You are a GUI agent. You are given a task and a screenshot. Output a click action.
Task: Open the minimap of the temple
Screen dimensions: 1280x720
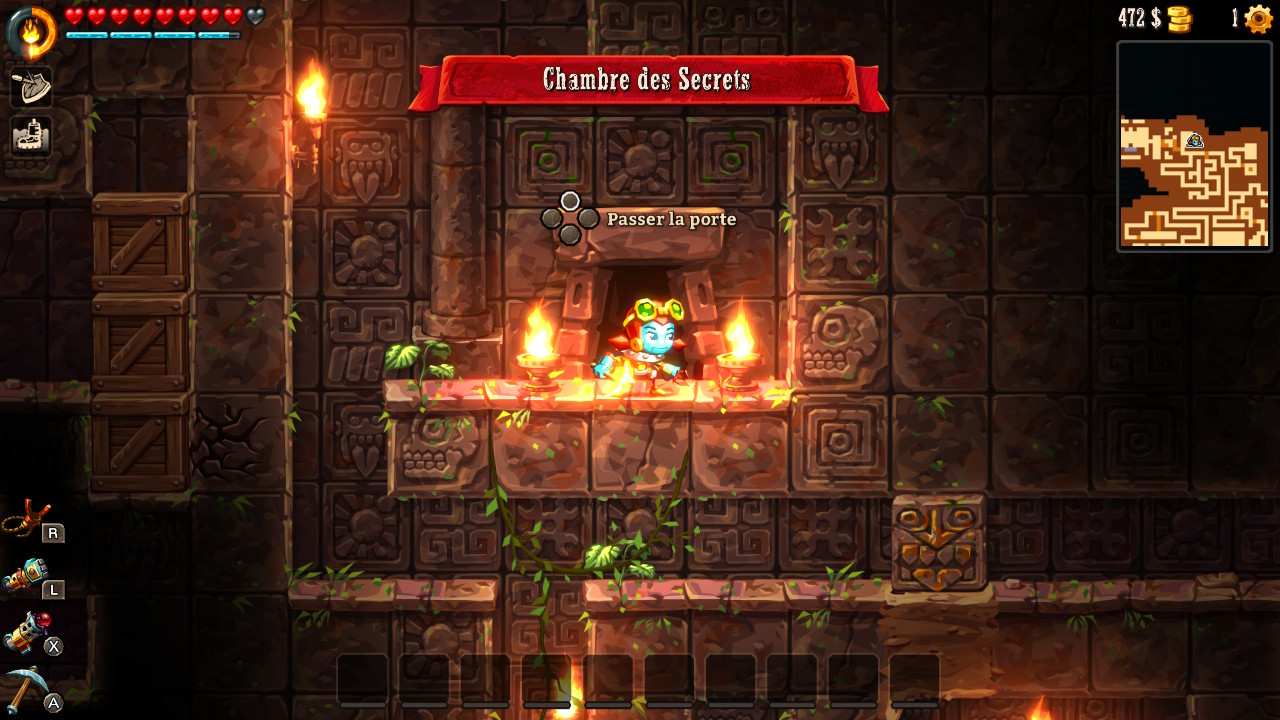(1194, 146)
